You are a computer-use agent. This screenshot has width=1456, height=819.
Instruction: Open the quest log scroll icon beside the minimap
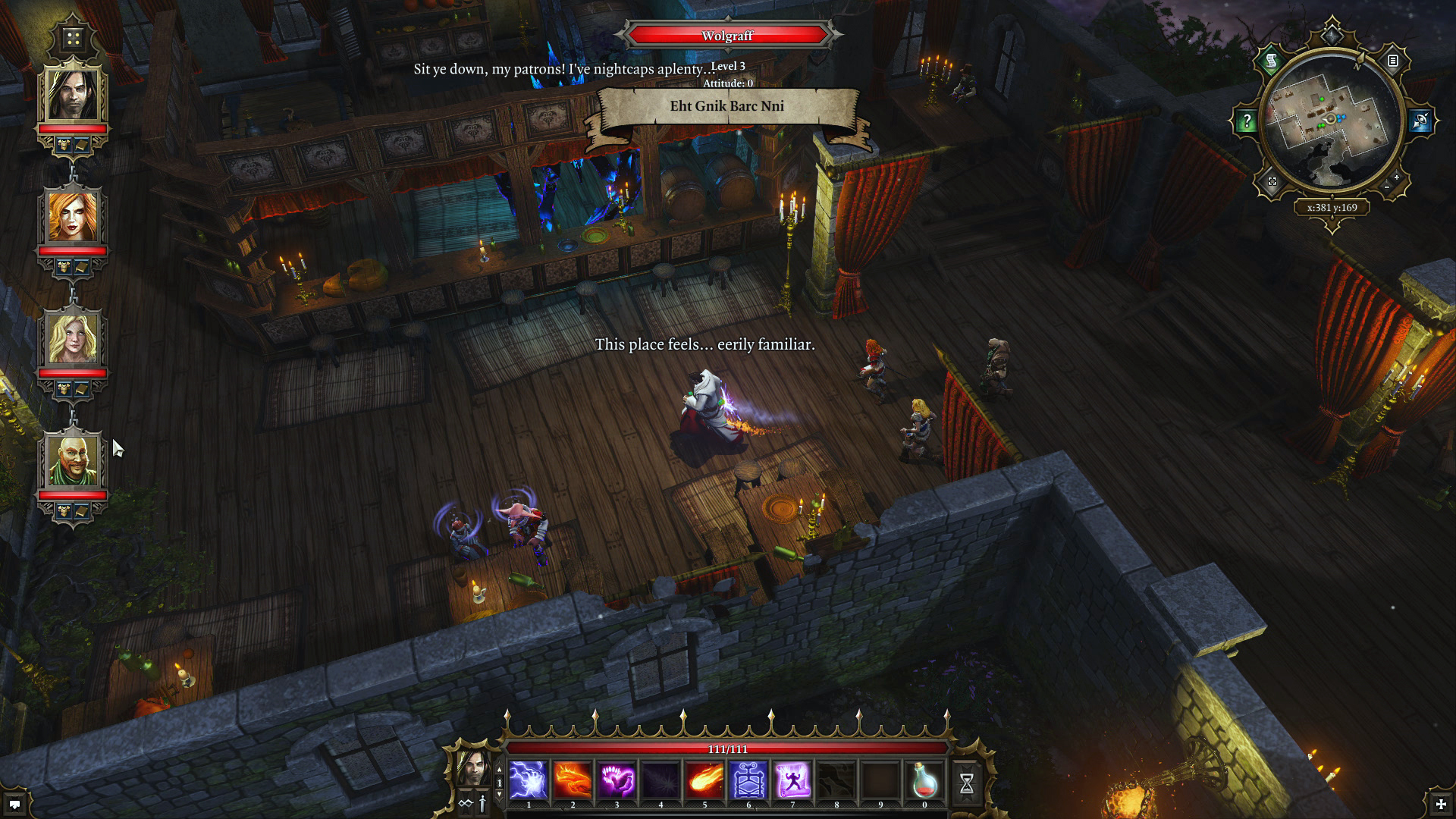point(1270,61)
